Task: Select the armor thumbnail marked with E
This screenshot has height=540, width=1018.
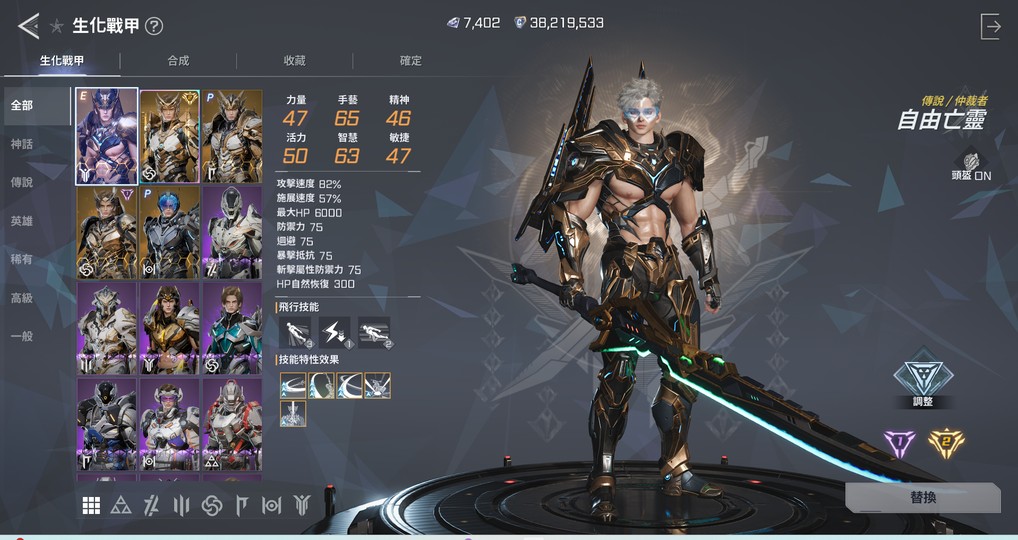Action: 107,136
